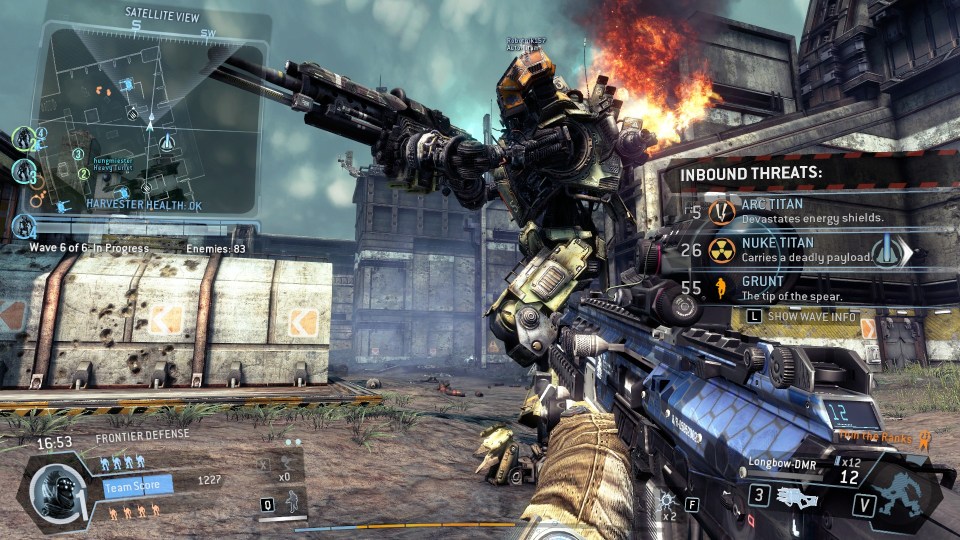The image size is (960, 540).
Task: Open the Satellite View minimap
Action: pyautogui.click(x=148, y=118)
